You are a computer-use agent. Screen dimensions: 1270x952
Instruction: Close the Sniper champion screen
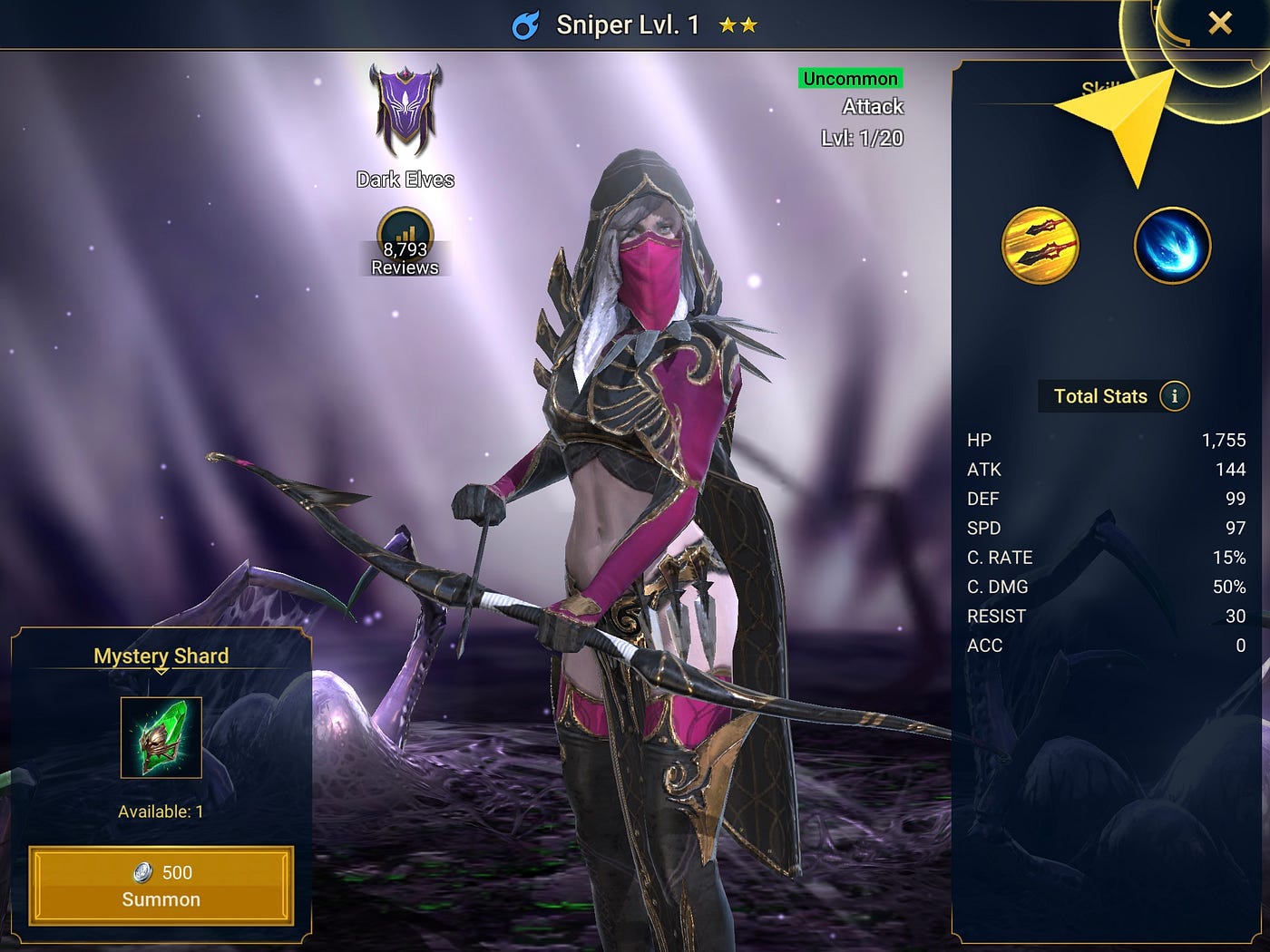1219,24
